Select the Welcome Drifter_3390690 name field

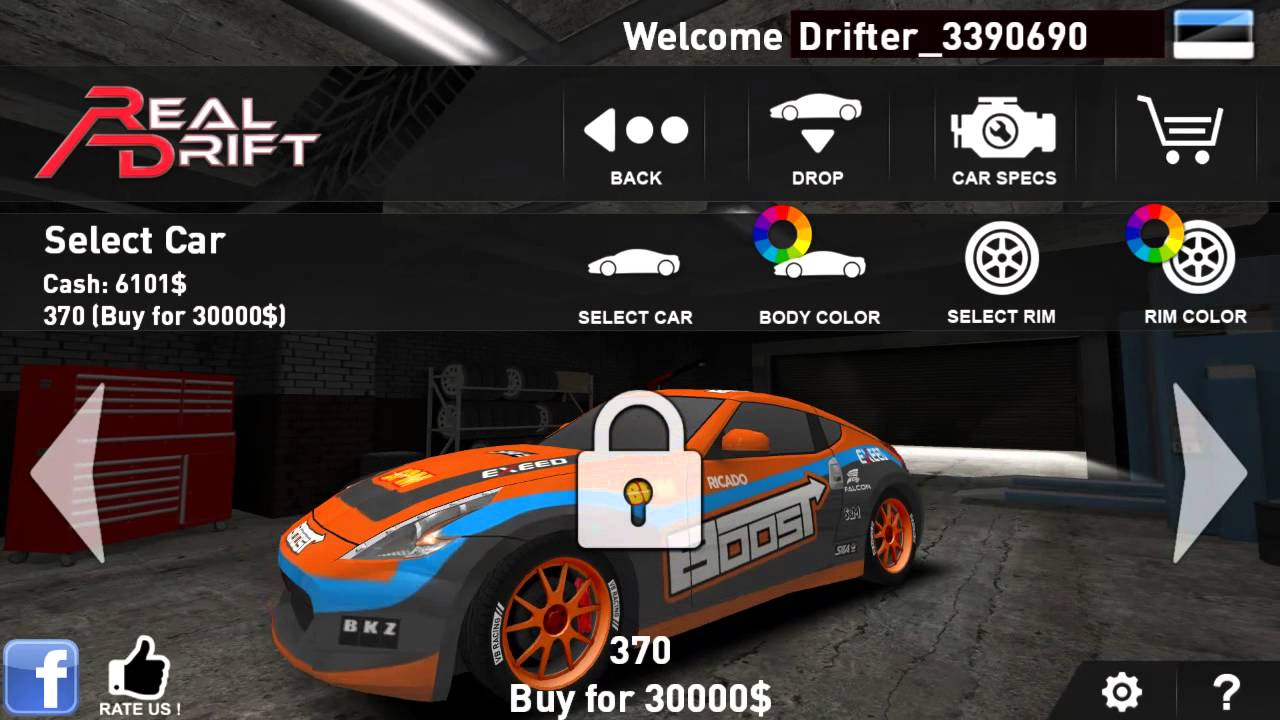coord(940,36)
